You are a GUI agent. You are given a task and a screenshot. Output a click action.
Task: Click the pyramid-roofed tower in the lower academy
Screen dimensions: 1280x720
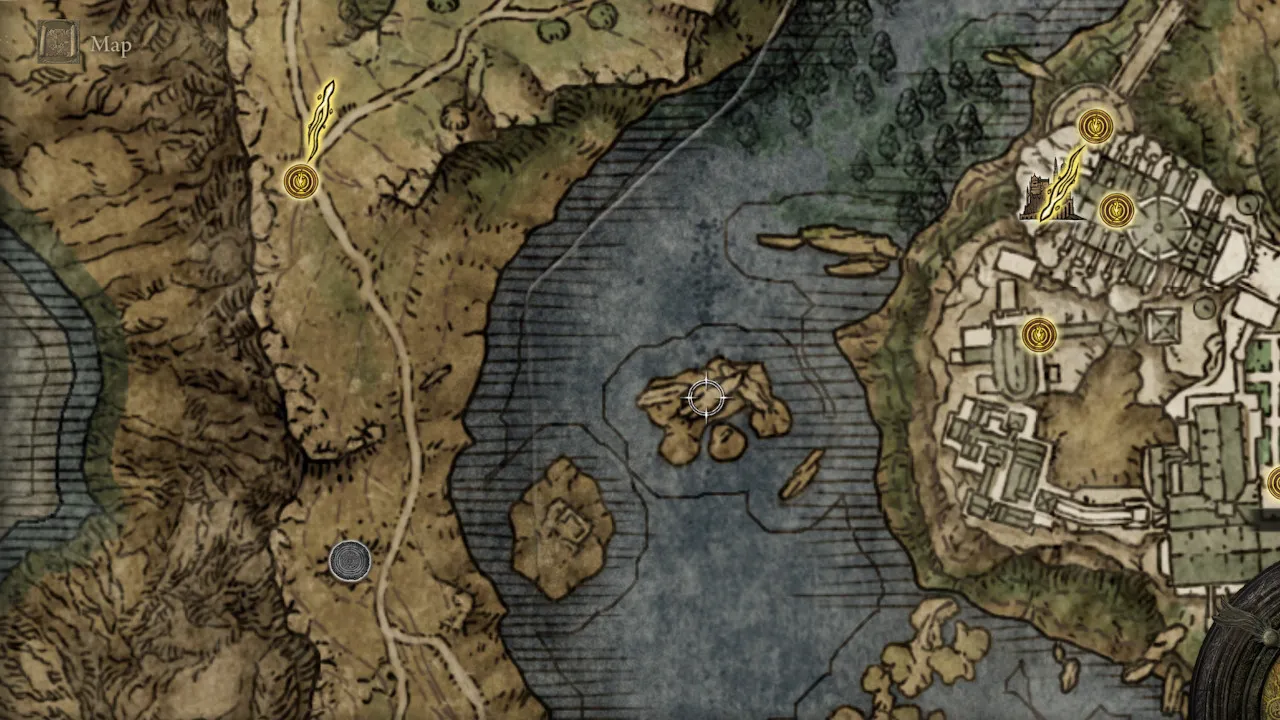click(1164, 325)
